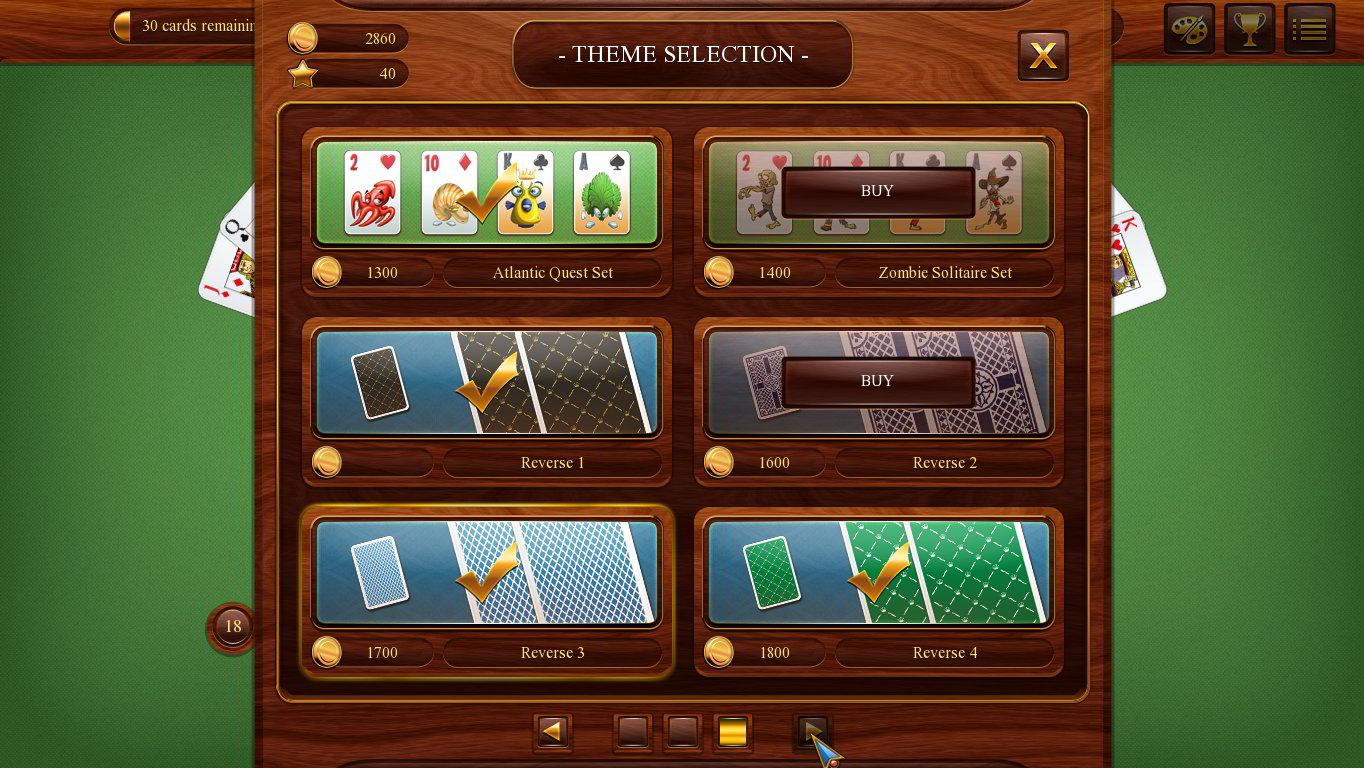This screenshot has height=768, width=1364.
Task: Click the Zombie Solitaire Set label
Action: [944, 272]
